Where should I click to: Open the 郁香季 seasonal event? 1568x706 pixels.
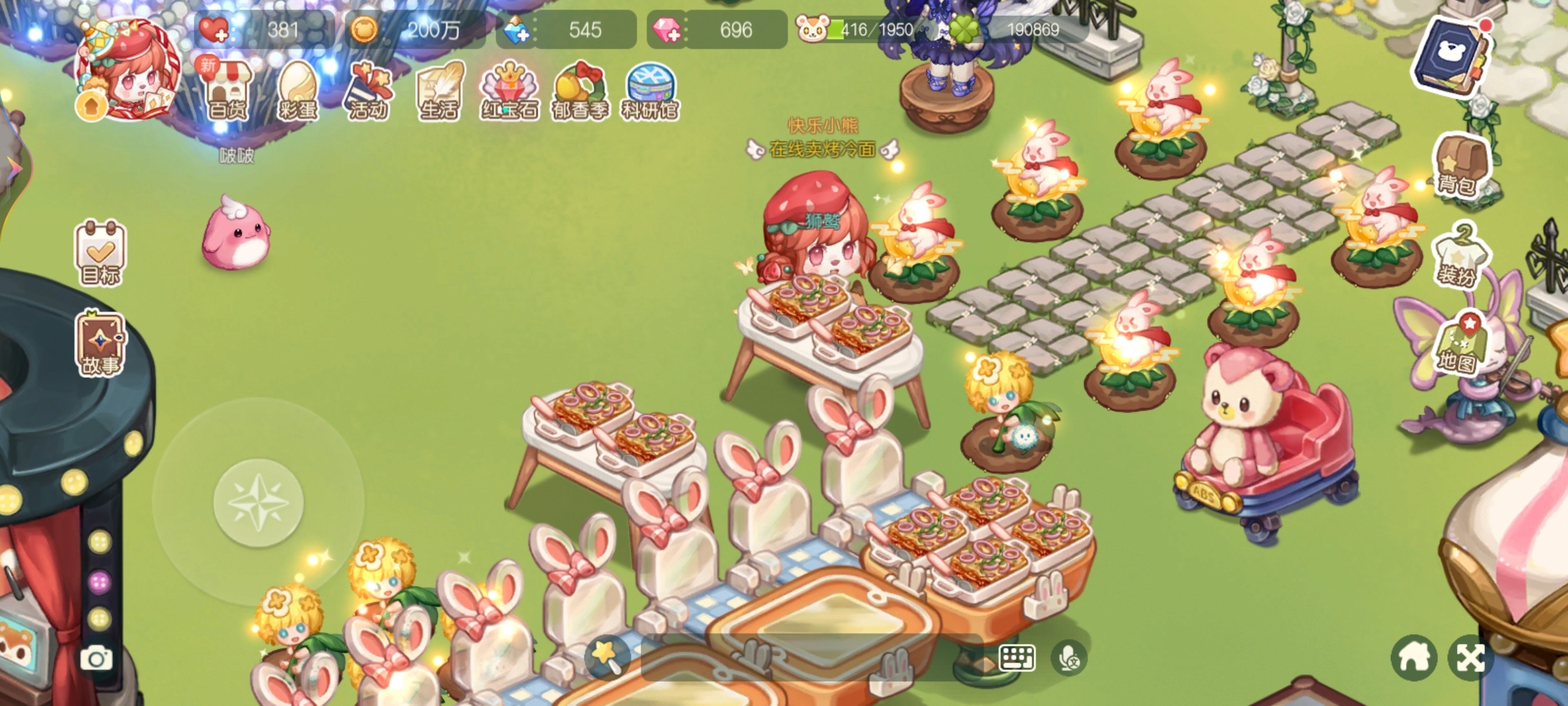(580, 92)
